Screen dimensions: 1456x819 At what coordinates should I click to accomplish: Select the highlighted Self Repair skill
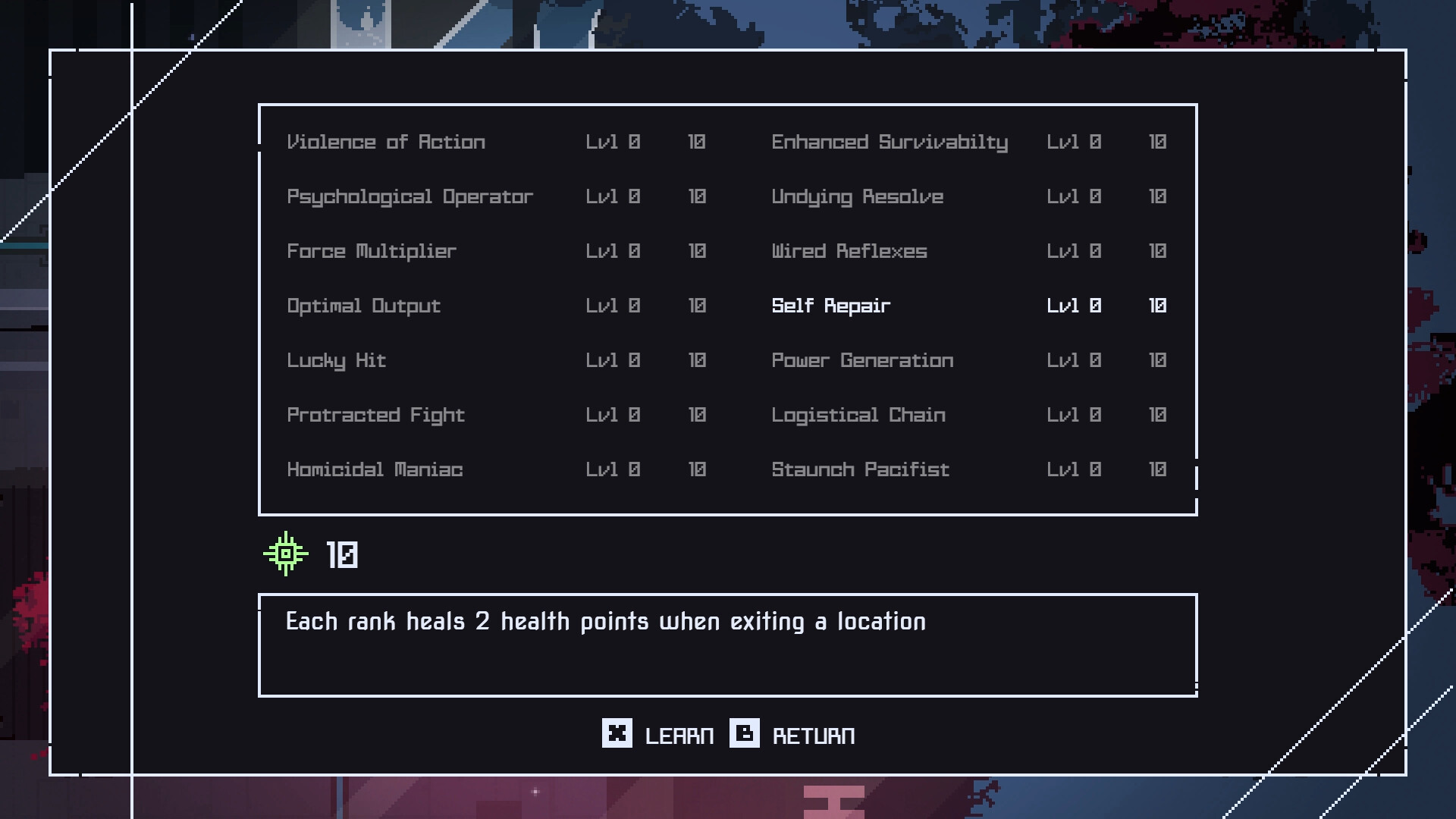[x=830, y=306]
